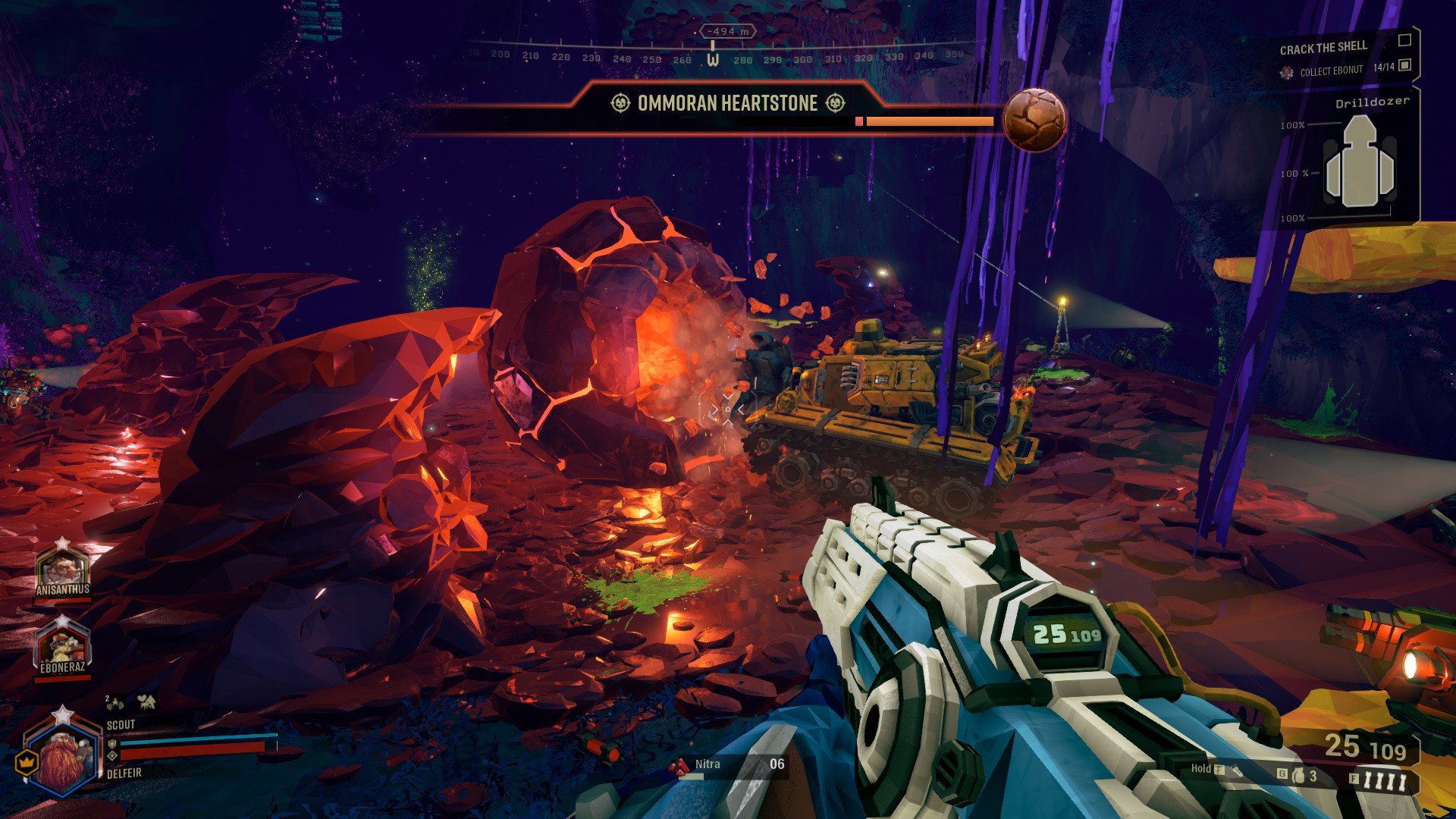Select teammate Eboneraz's portrait
Screen dimensions: 1456x819
(63, 646)
